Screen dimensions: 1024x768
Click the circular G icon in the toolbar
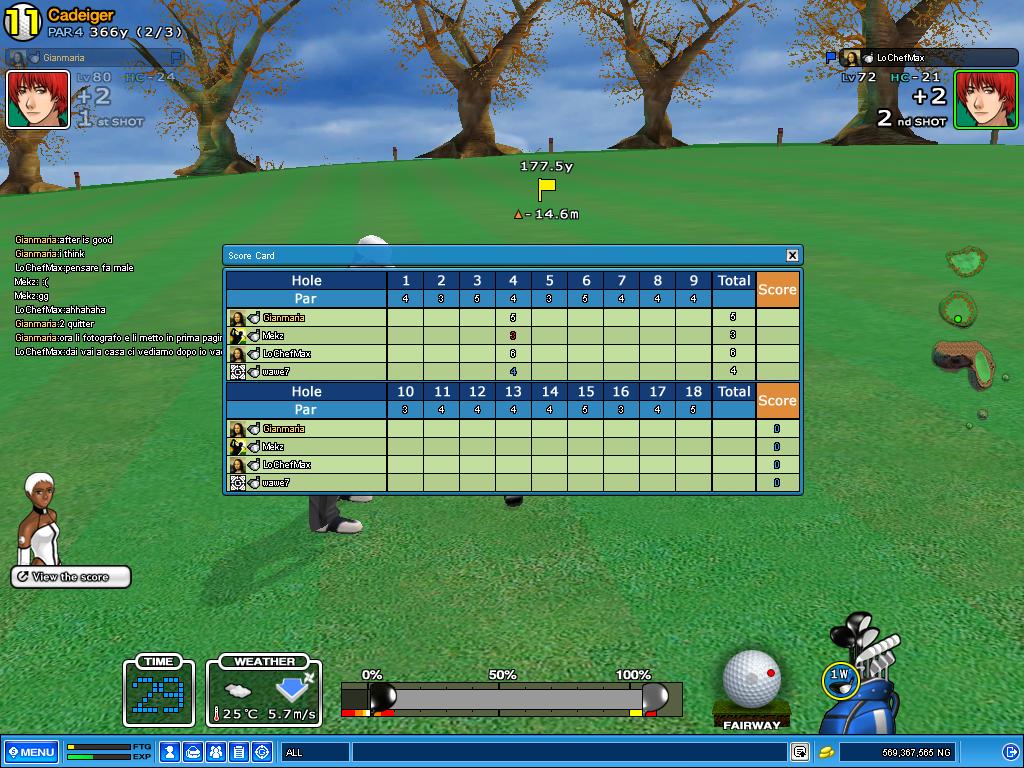(261, 751)
